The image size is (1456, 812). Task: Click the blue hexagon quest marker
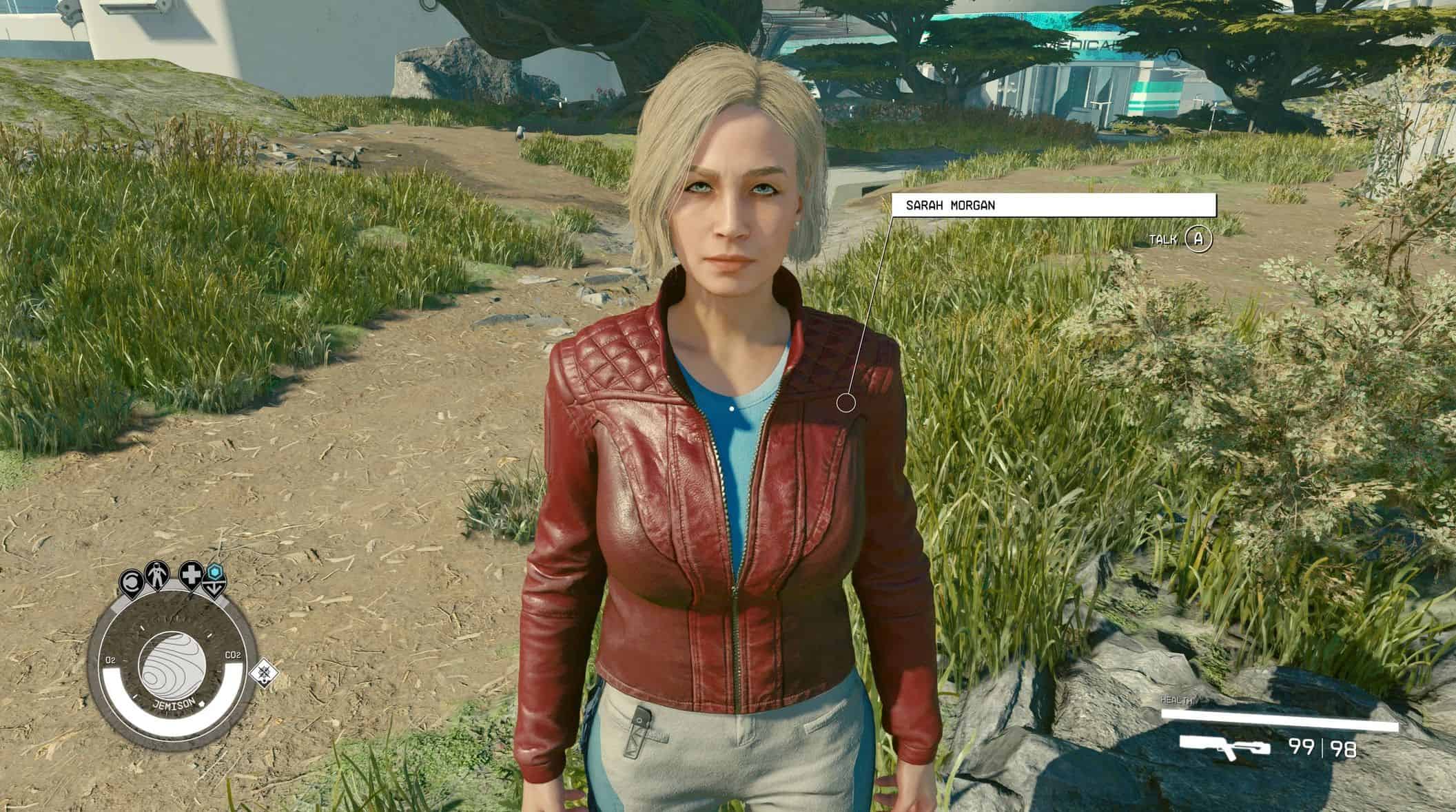216,572
